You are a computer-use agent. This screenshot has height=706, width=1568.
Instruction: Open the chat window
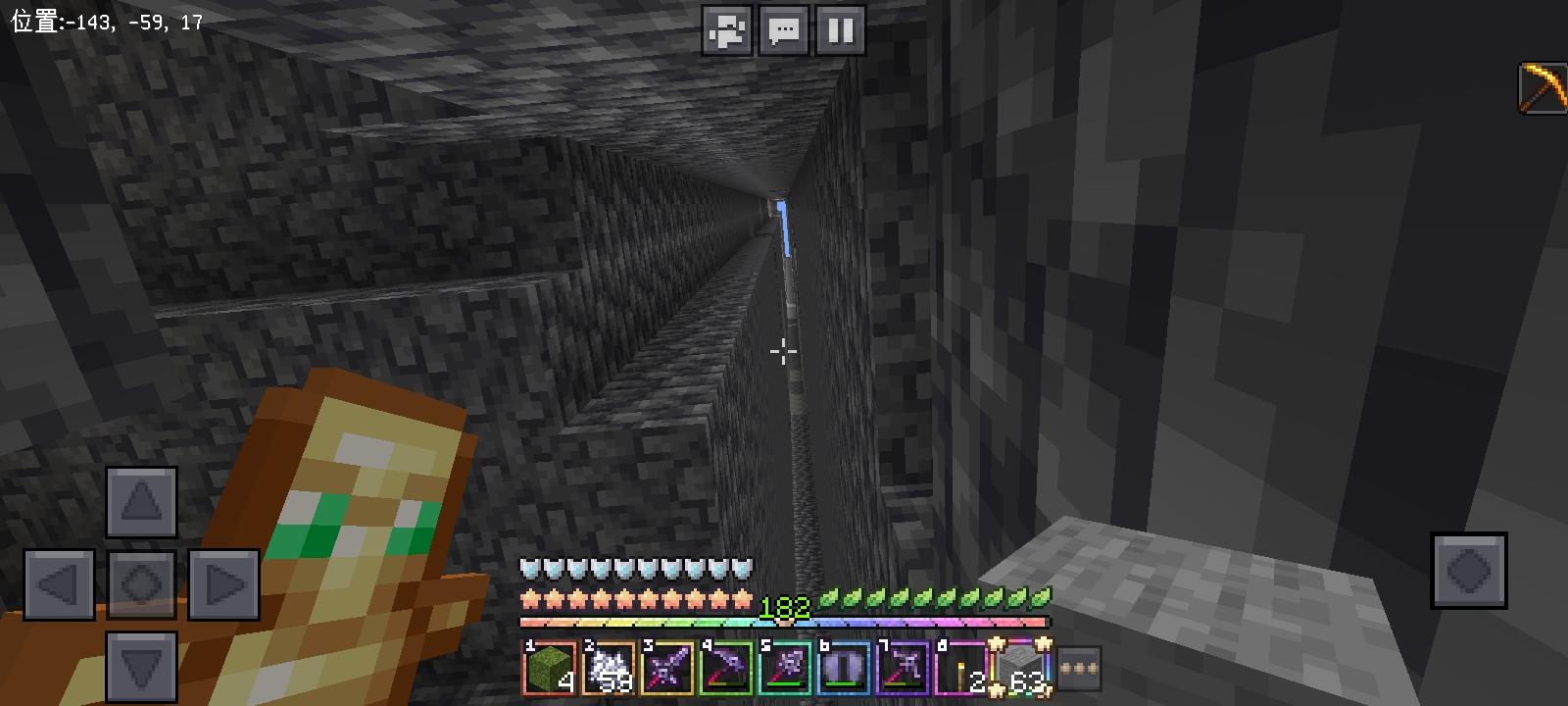[x=783, y=30]
